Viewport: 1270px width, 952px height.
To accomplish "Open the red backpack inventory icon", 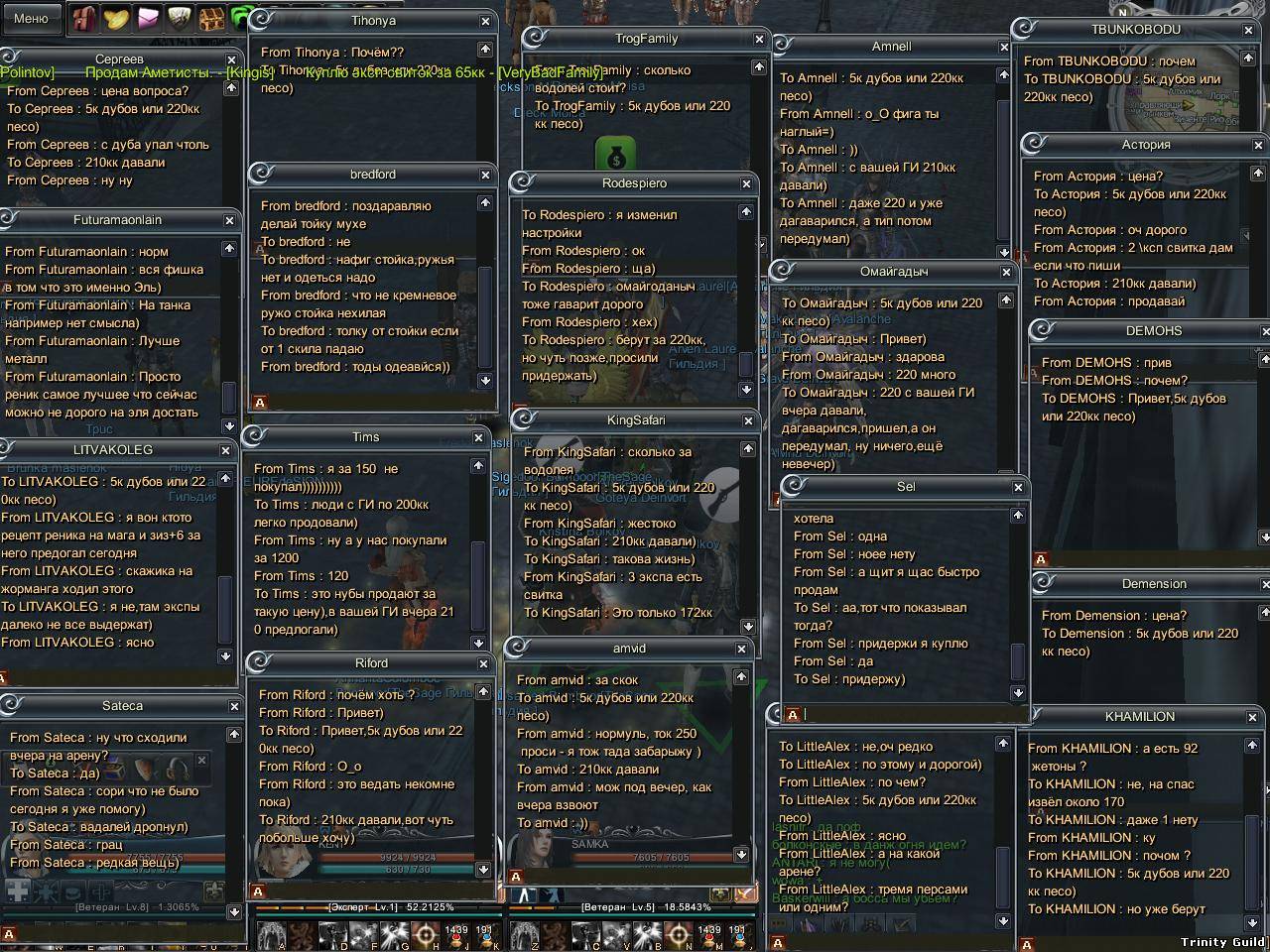I will coord(84,19).
